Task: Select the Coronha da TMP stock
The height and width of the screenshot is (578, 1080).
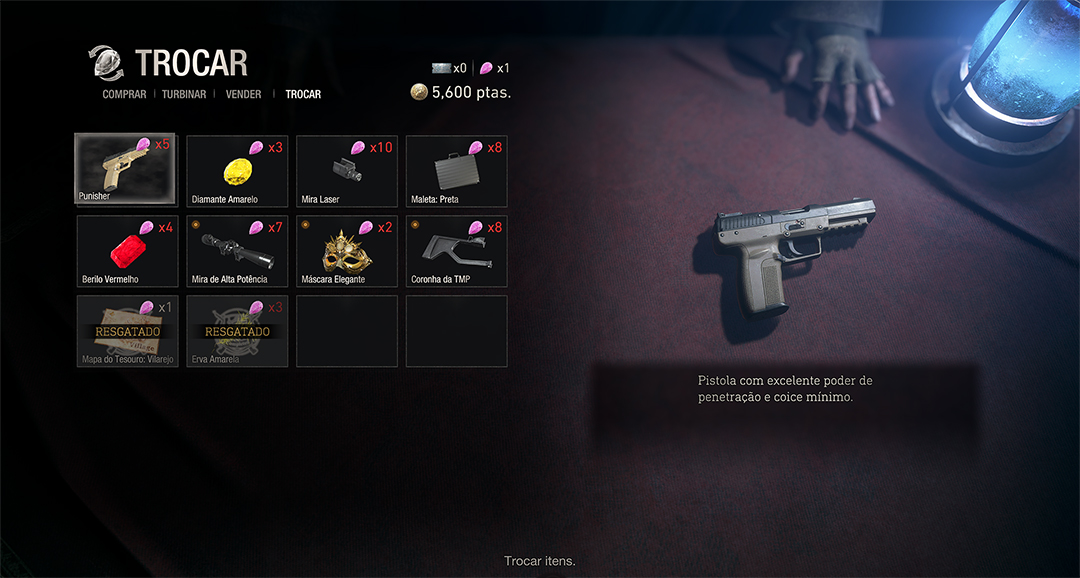Action: click(457, 251)
